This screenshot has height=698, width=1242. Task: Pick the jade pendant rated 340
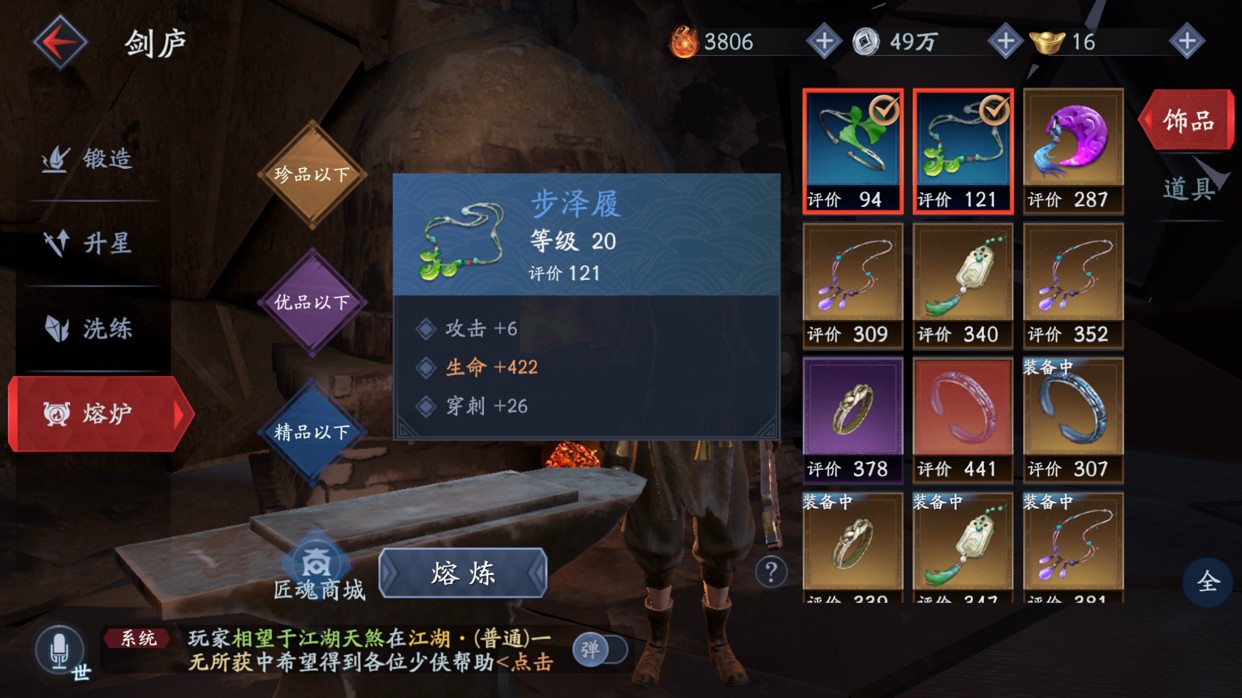click(963, 285)
